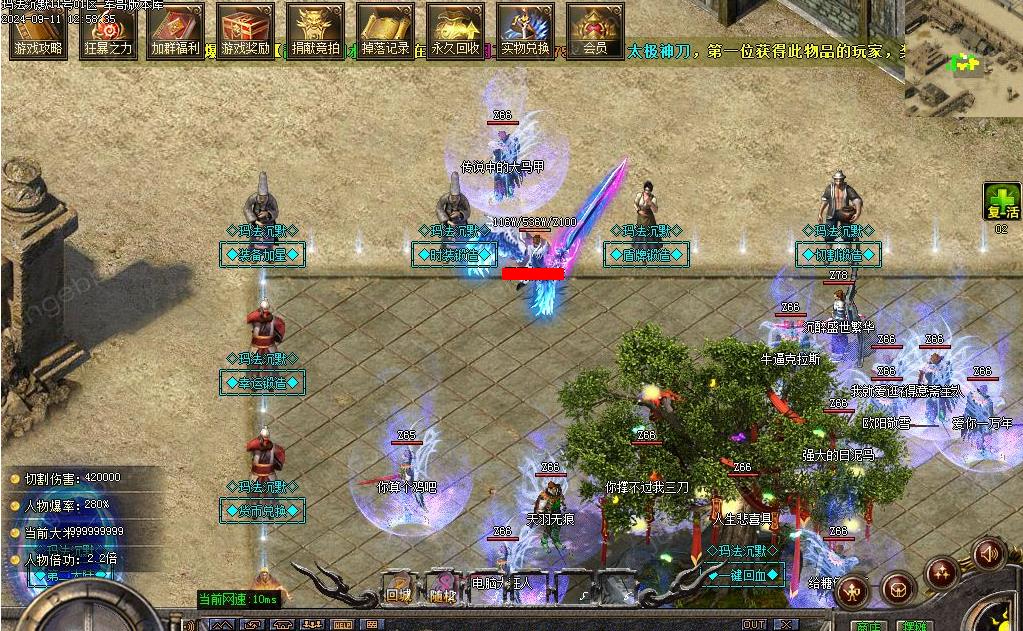This screenshot has width=1023, height=631.
Task: Open the 游戏奖励 treasure chest
Action: pos(246,30)
